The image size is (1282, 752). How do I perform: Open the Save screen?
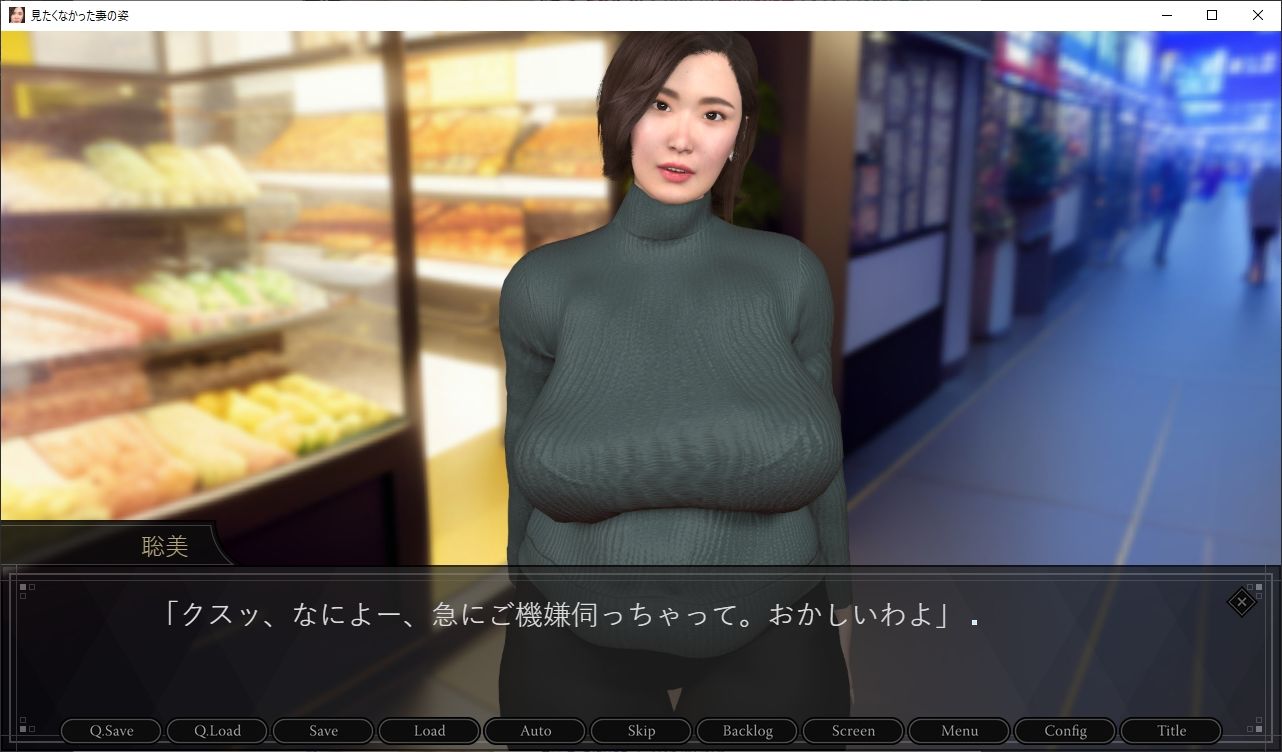coord(322,730)
